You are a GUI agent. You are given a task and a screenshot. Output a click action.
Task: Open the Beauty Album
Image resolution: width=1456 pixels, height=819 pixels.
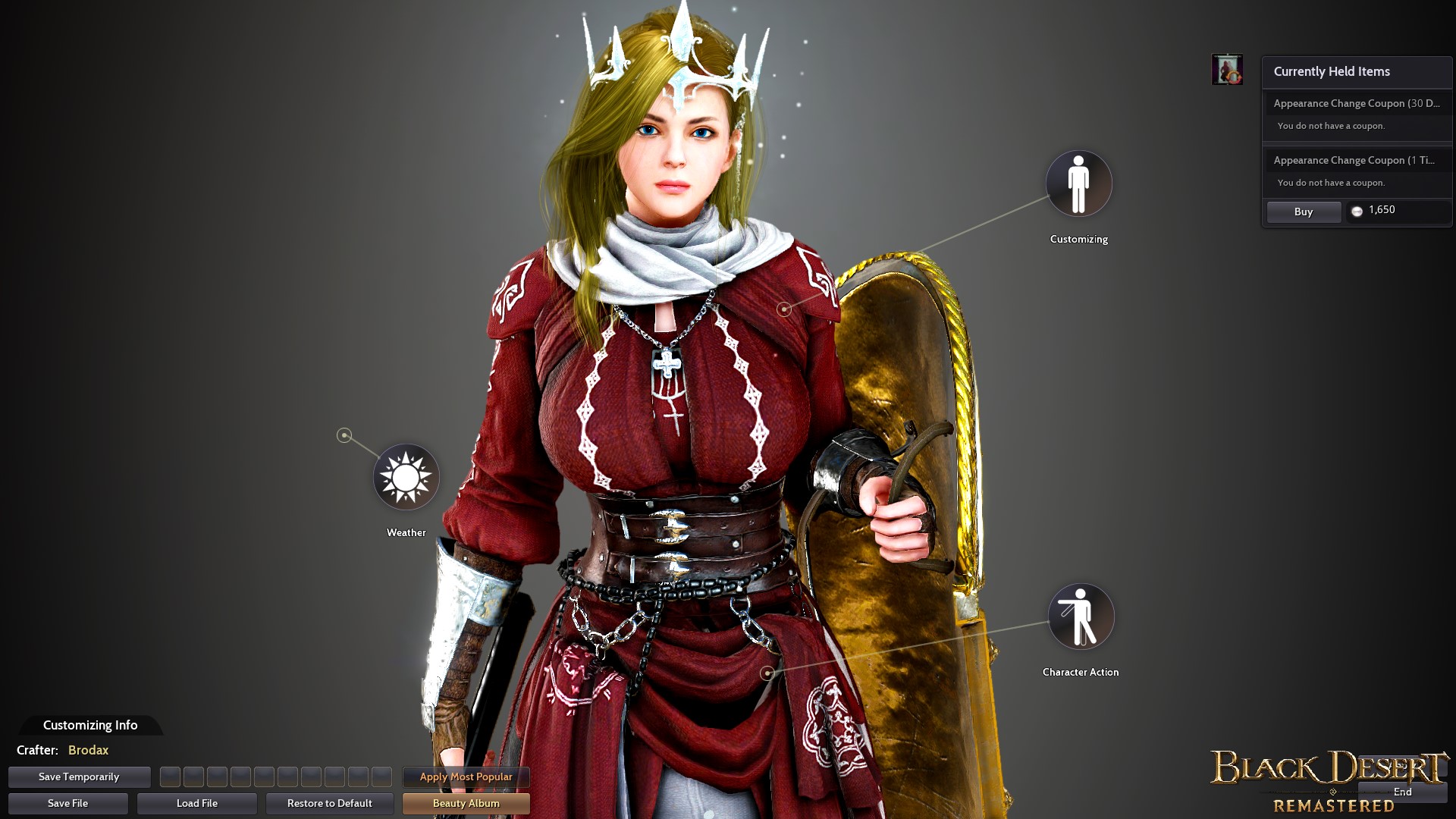tap(466, 803)
